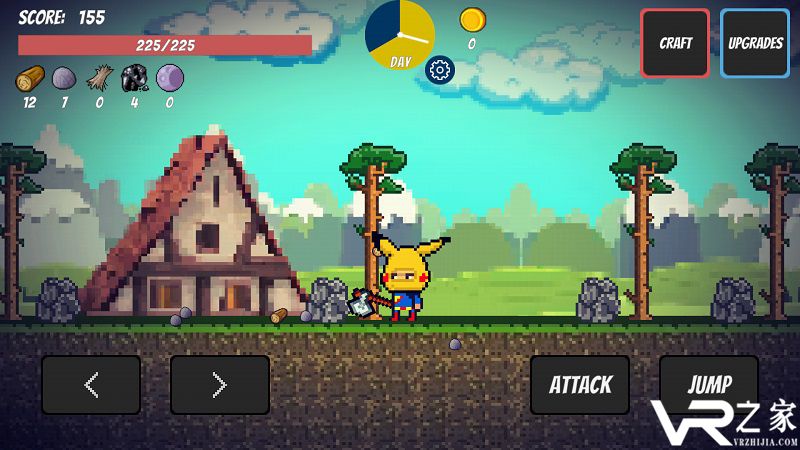800x450 pixels.
Task: Open the Craft menu
Action: coord(675,43)
